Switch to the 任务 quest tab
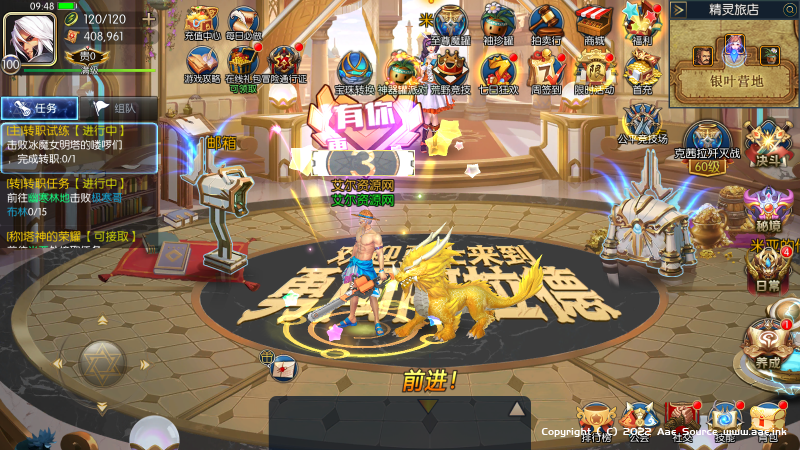This screenshot has width=800, height=450. pyautogui.click(x=39, y=108)
